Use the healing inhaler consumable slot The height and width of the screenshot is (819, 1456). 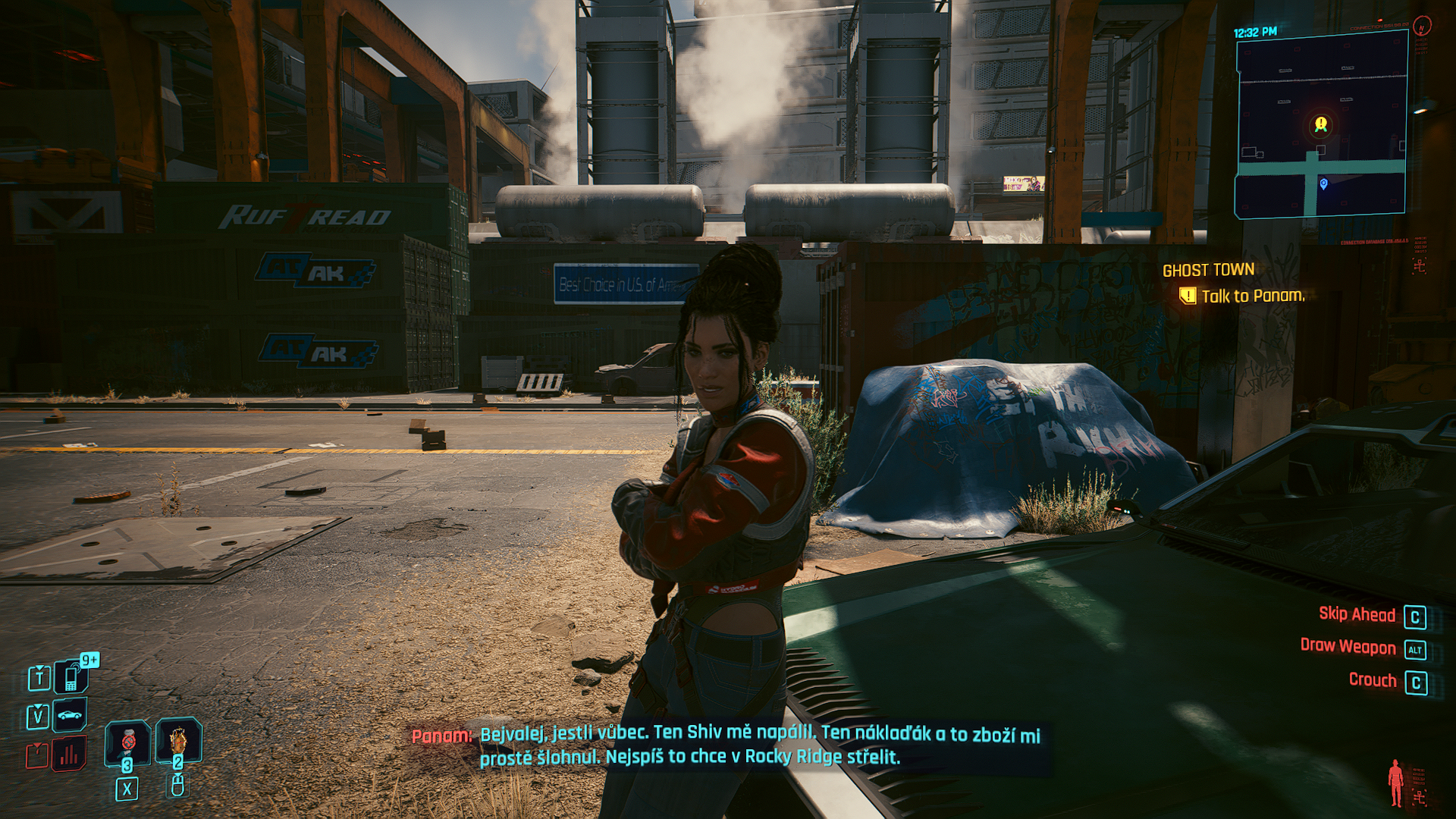point(127,742)
